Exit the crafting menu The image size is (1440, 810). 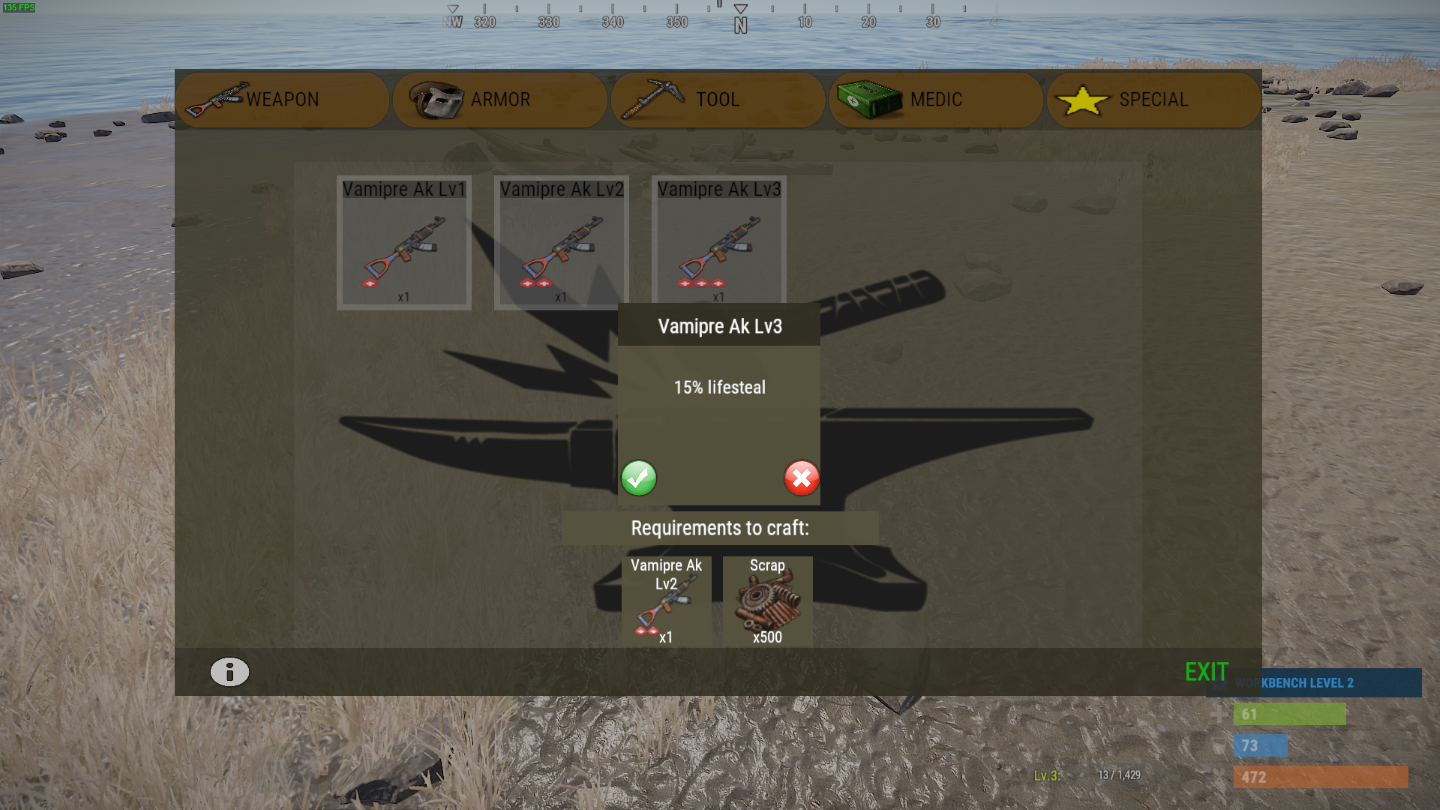[x=1206, y=672]
